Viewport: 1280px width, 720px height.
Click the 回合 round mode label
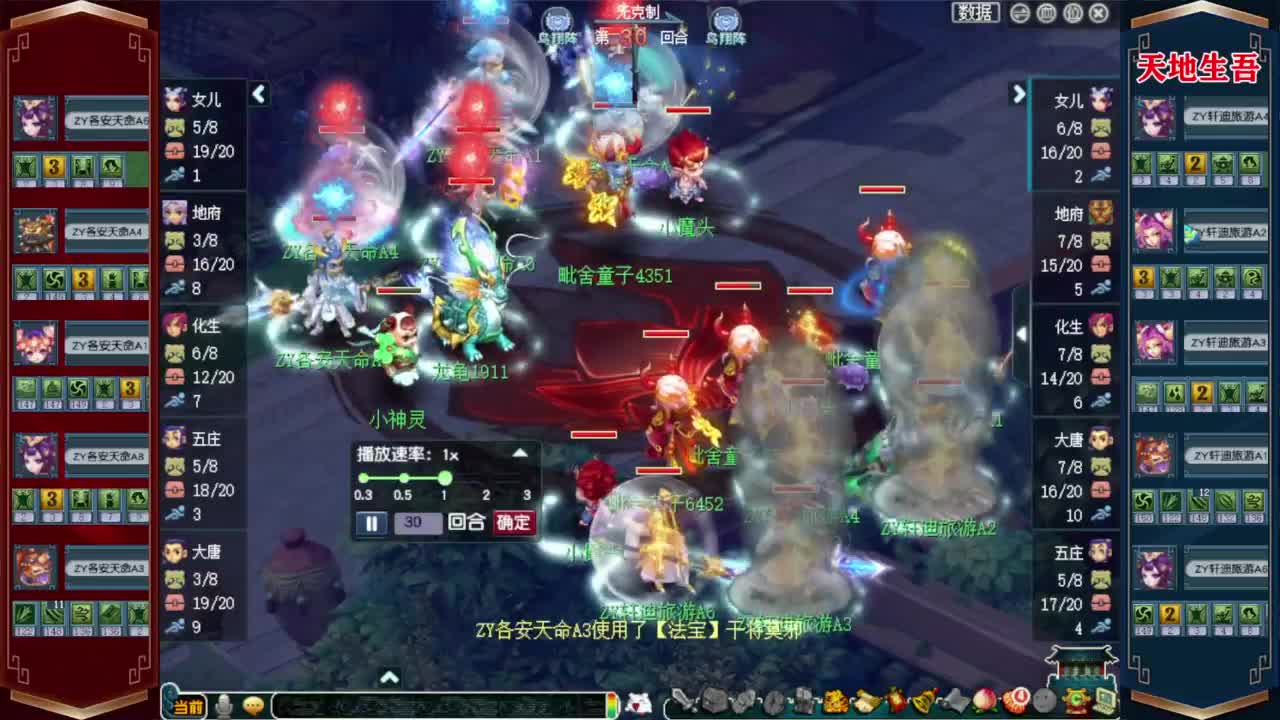pos(466,522)
